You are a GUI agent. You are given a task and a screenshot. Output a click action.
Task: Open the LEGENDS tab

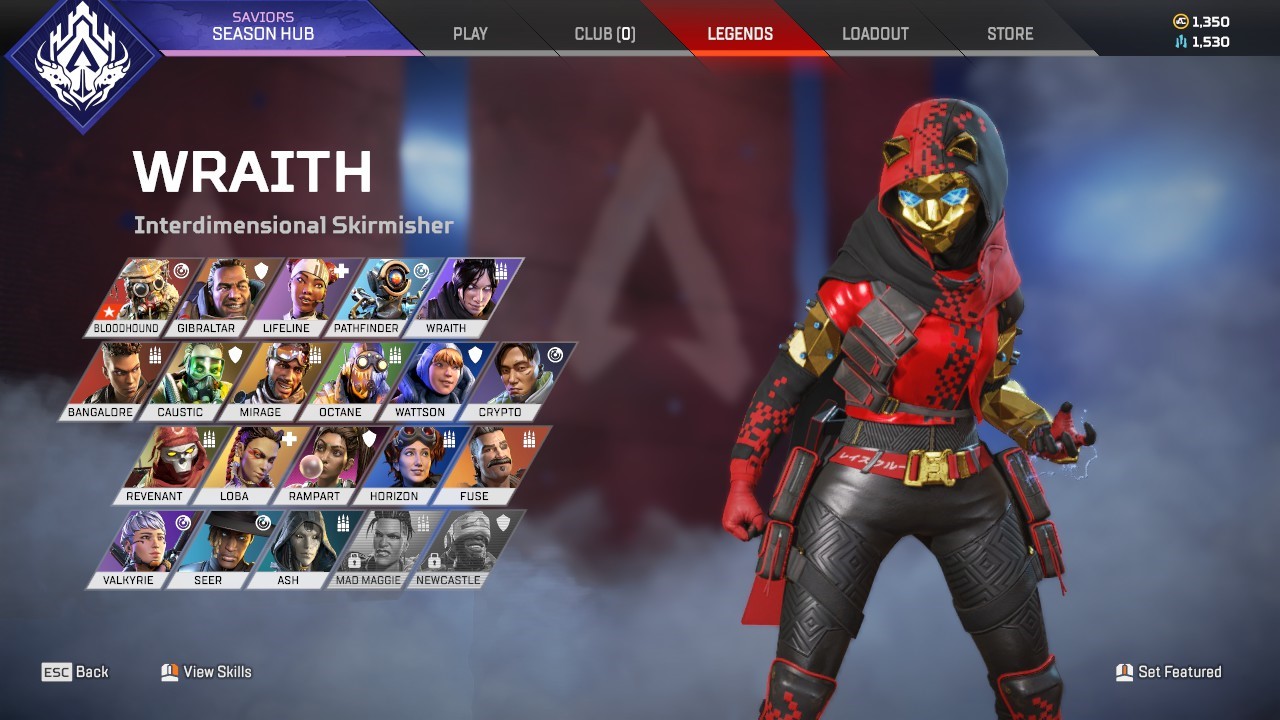tap(740, 32)
